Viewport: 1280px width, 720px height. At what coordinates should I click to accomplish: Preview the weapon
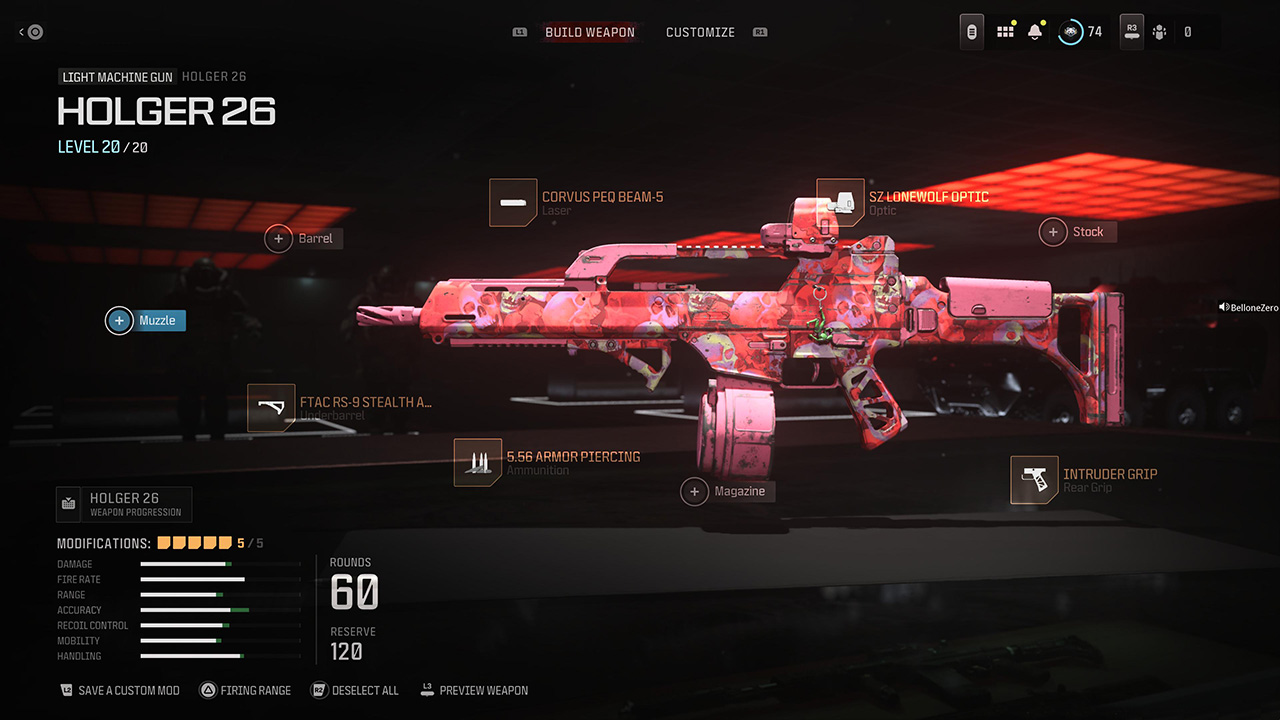(x=474, y=690)
